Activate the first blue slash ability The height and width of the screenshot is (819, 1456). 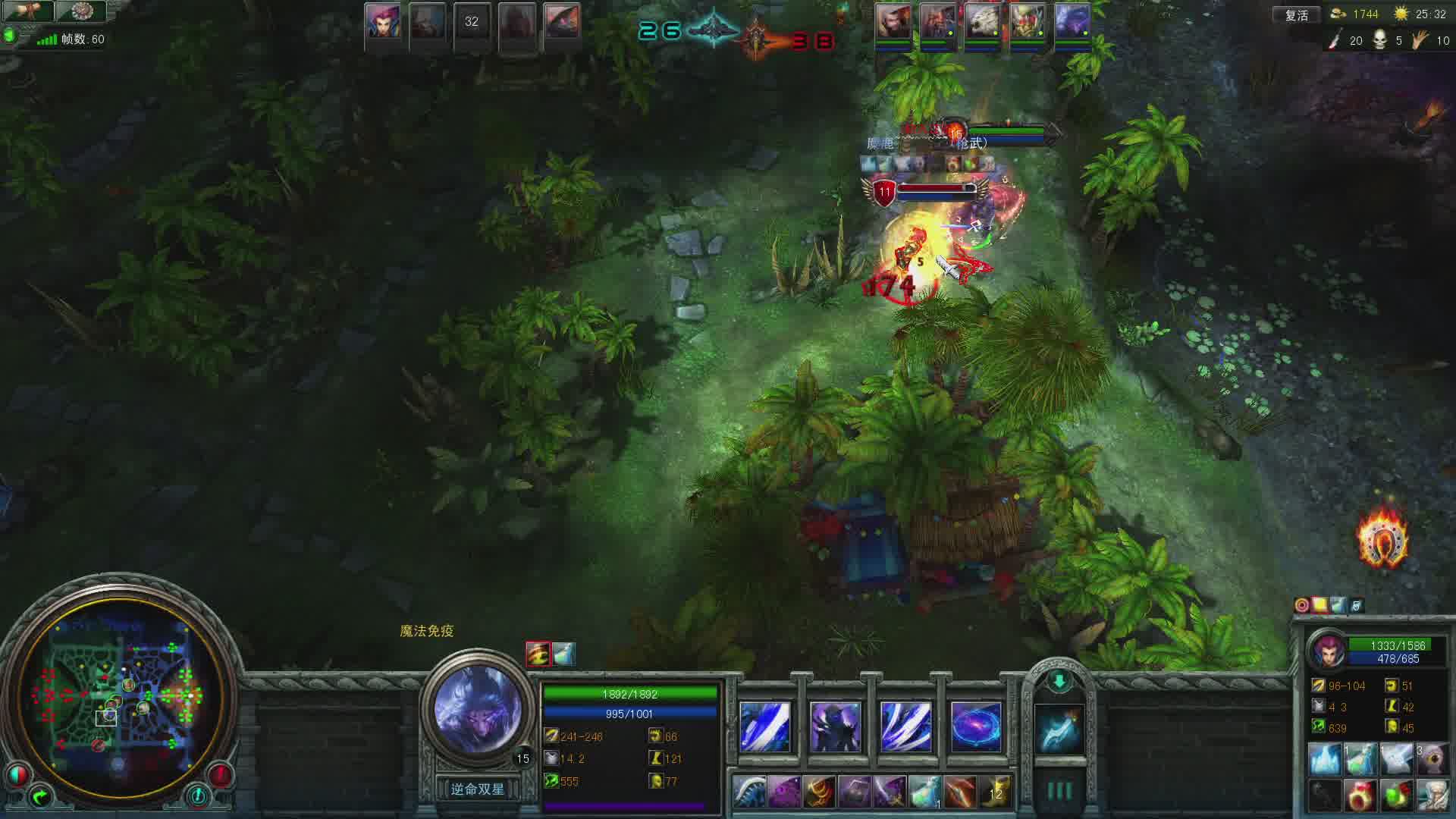pyautogui.click(x=764, y=726)
